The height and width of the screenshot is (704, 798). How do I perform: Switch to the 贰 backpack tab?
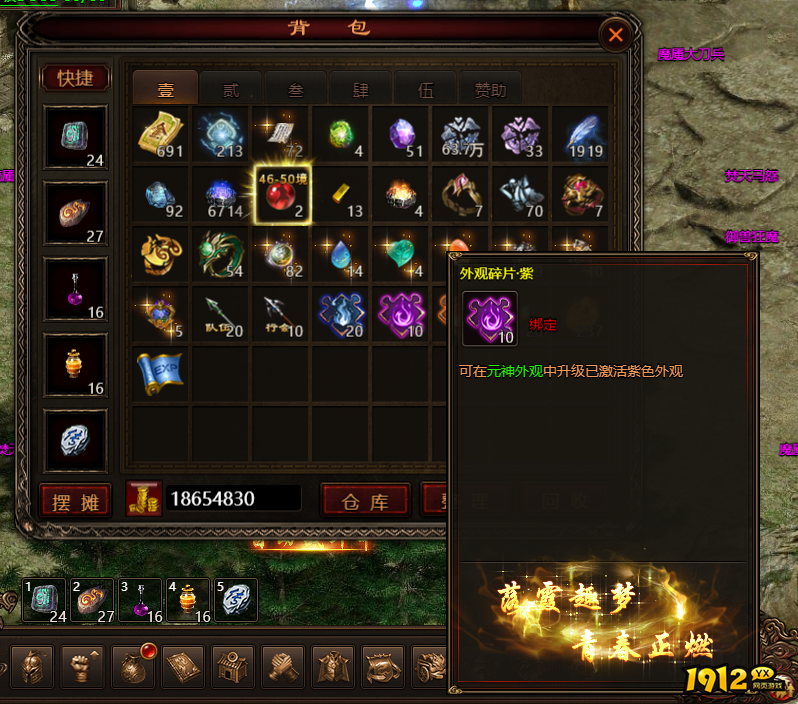[x=231, y=90]
